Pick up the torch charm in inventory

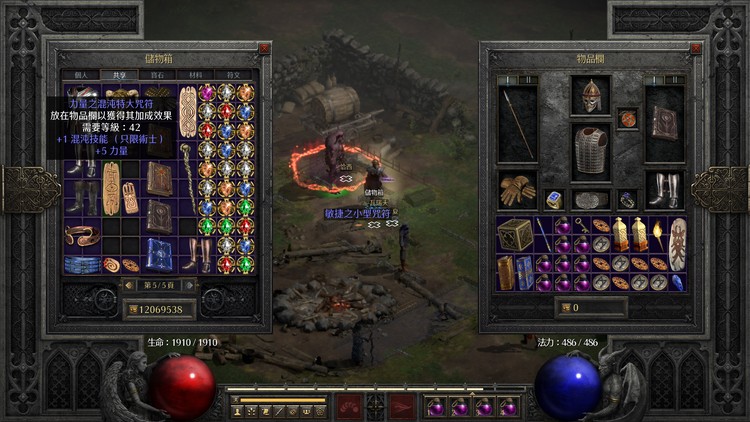(658, 234)
